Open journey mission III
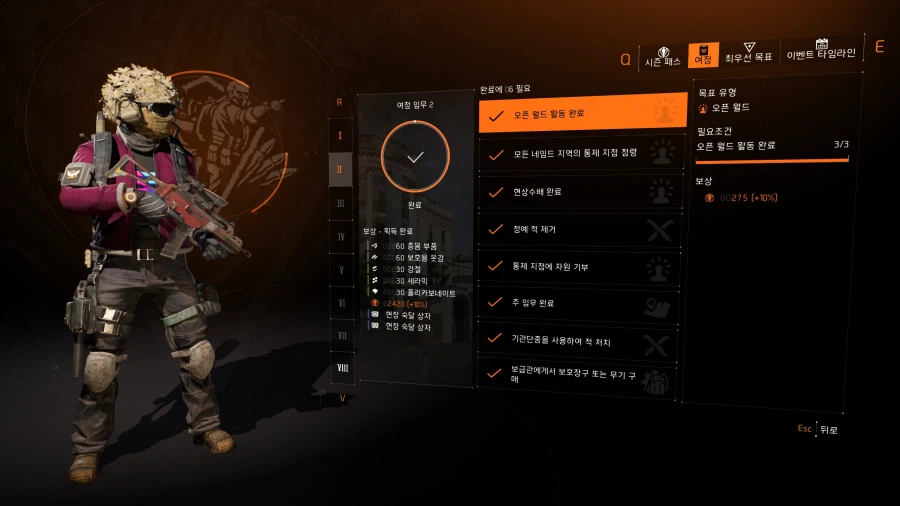Viewport: 900px width, 506px height. (340, 203)
